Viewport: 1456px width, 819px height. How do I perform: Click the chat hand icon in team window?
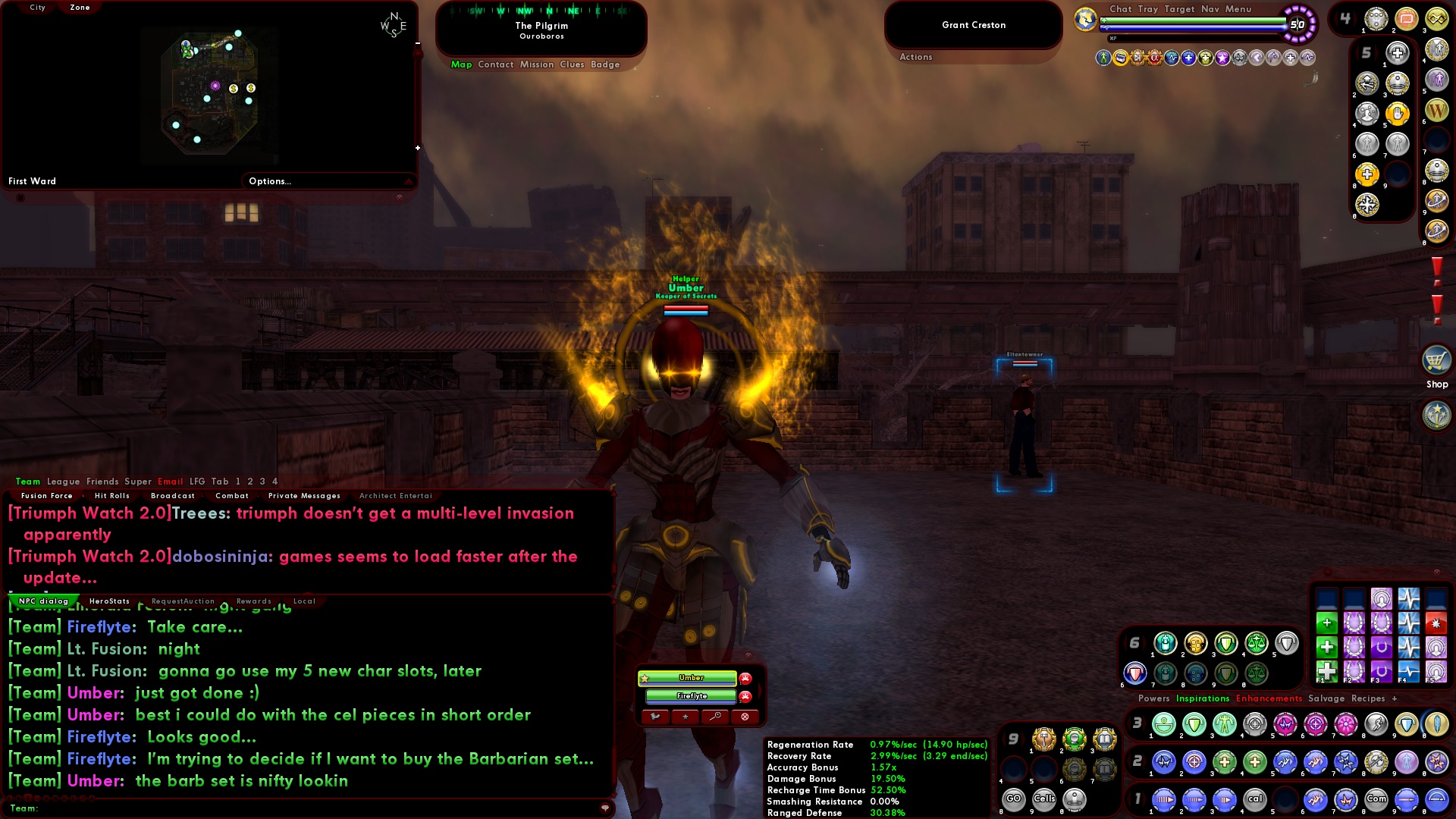656,717
